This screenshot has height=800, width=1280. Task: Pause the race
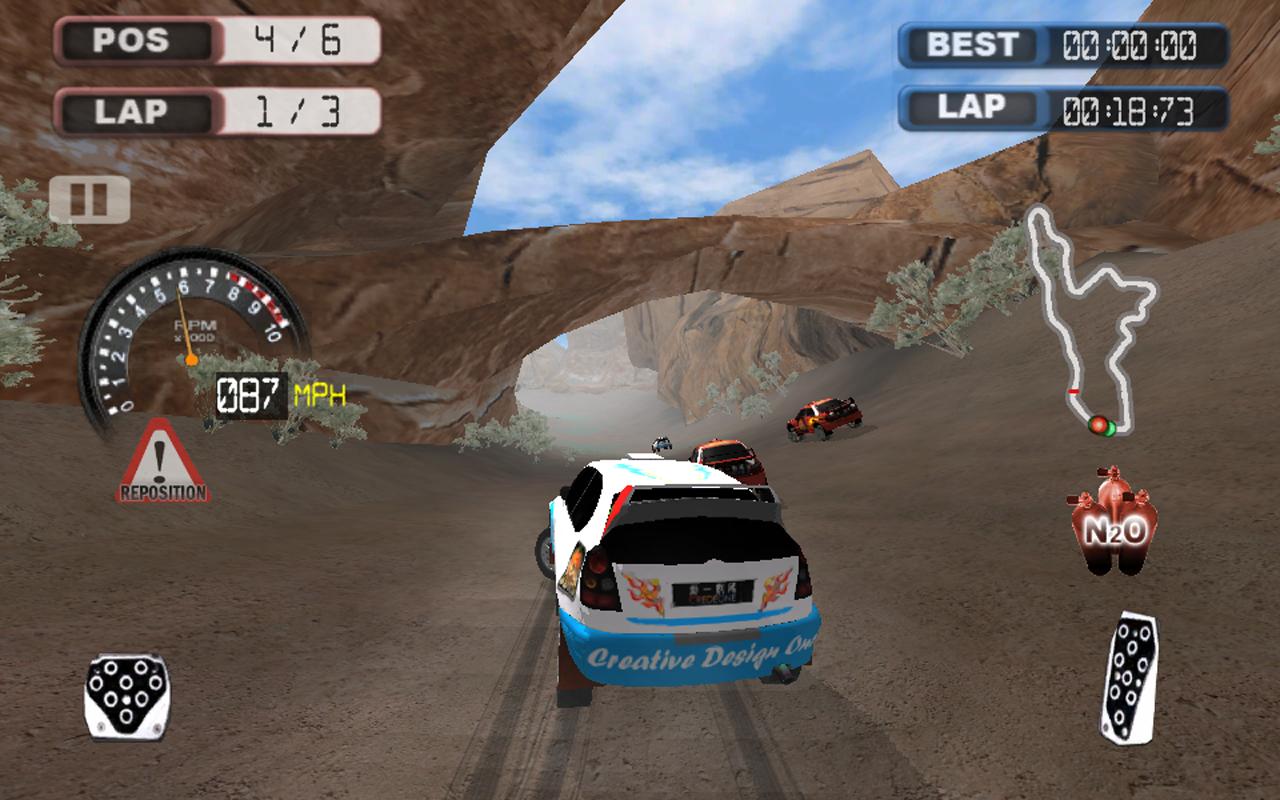89,199
